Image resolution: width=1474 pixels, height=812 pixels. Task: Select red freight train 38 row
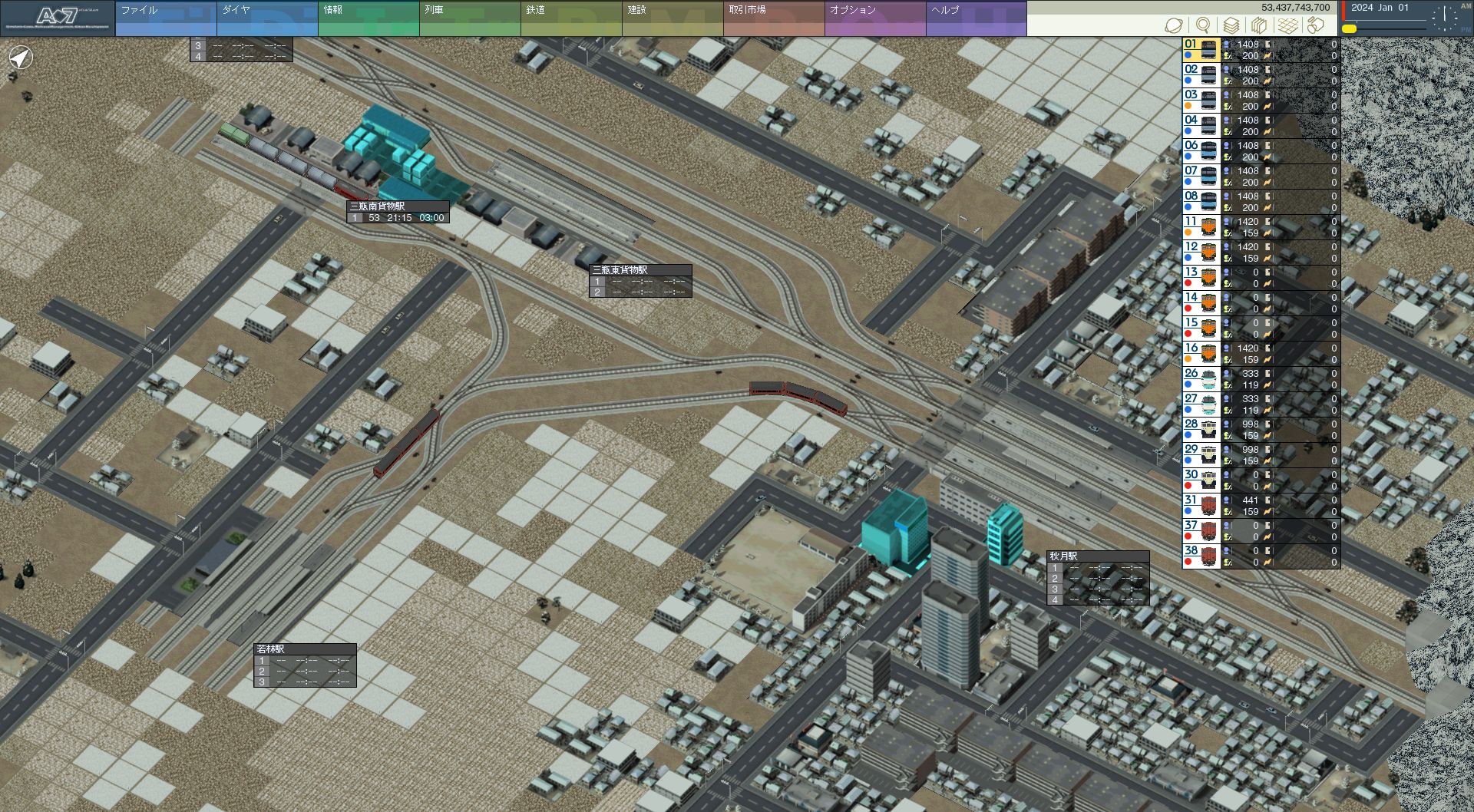pos(1209,556)
